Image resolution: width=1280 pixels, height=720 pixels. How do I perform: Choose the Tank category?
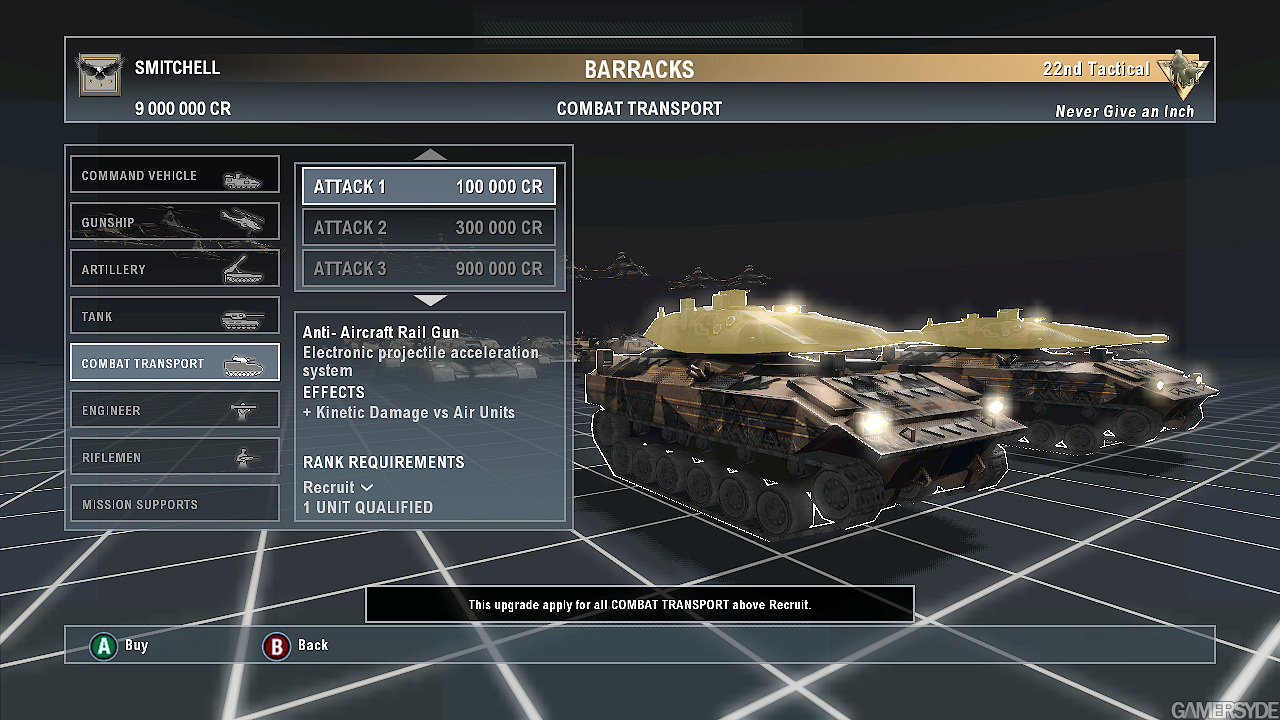[x=175, y=316]
